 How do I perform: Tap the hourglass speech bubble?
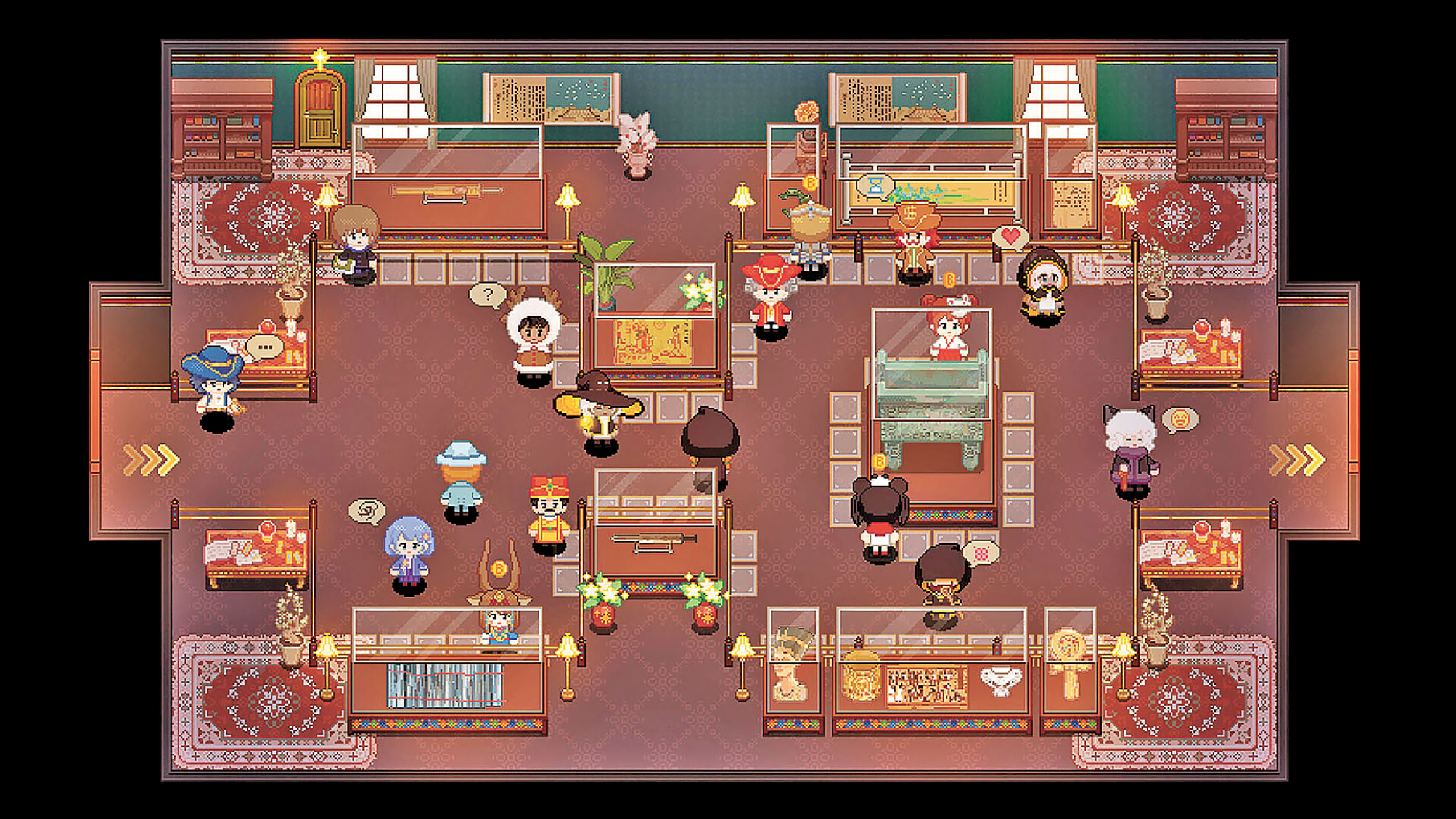click(875, 185)
